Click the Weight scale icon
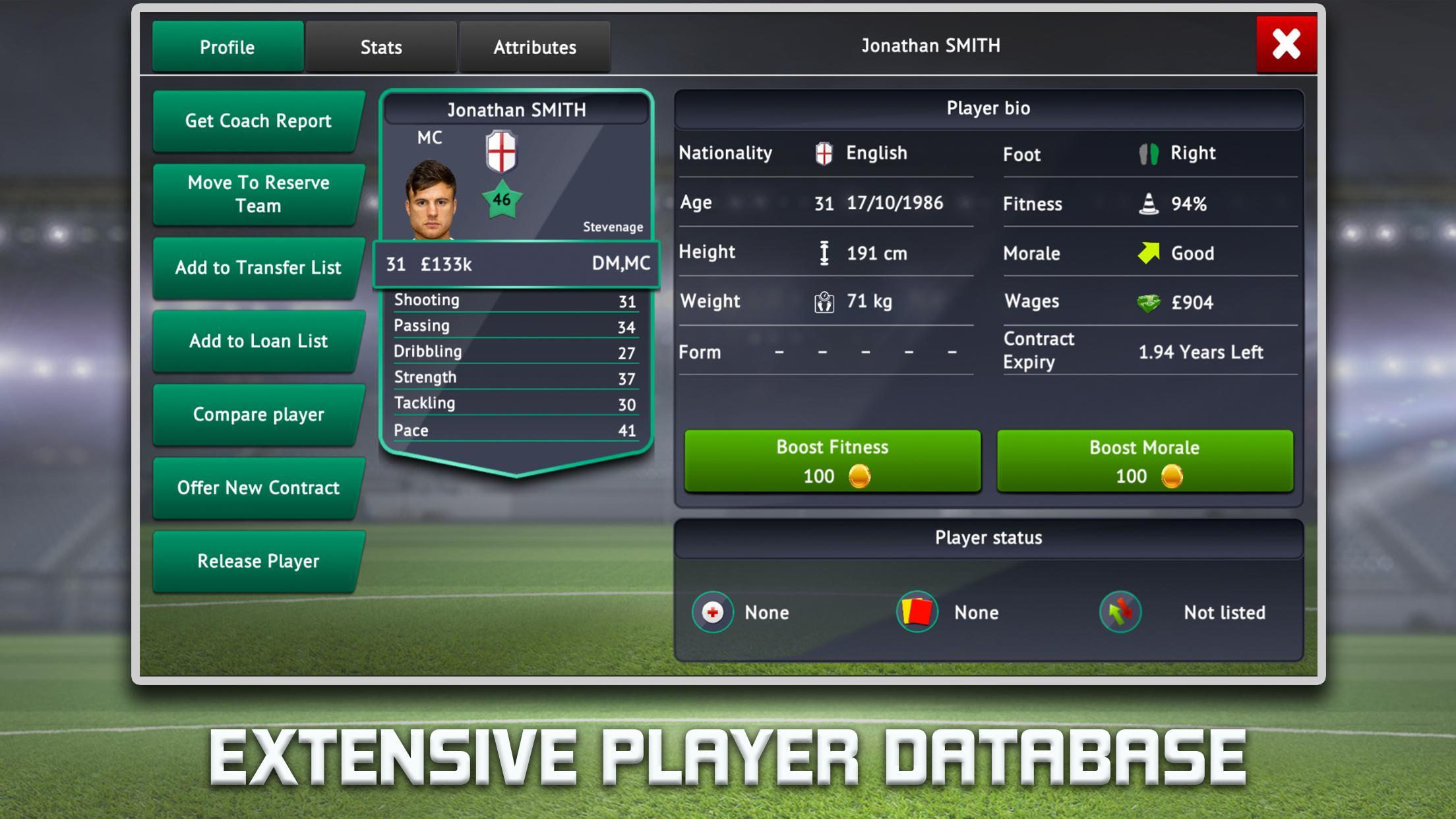 click(822, 302)
